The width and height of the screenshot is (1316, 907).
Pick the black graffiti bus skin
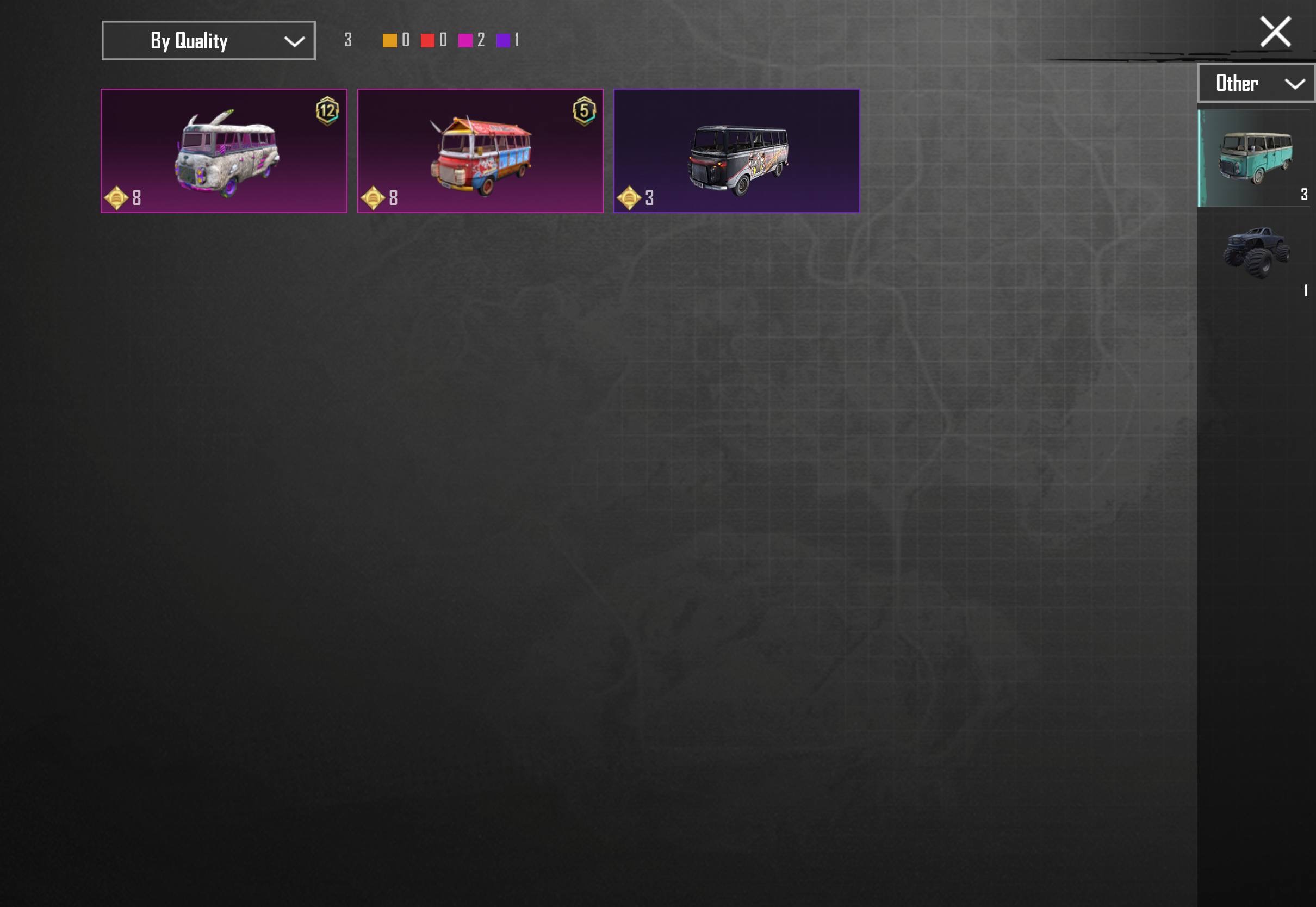coord(736,151)
